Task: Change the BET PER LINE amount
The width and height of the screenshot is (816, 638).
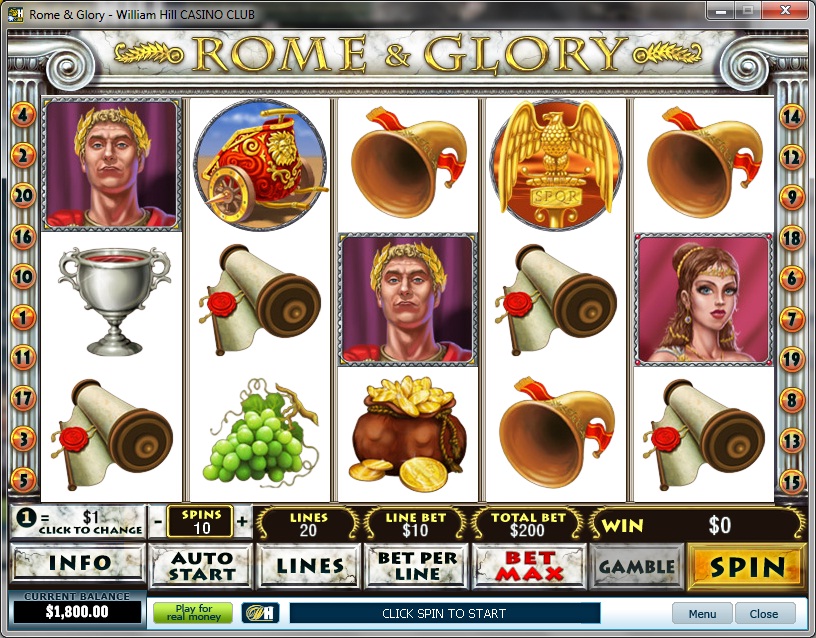Action: point(416,567)
